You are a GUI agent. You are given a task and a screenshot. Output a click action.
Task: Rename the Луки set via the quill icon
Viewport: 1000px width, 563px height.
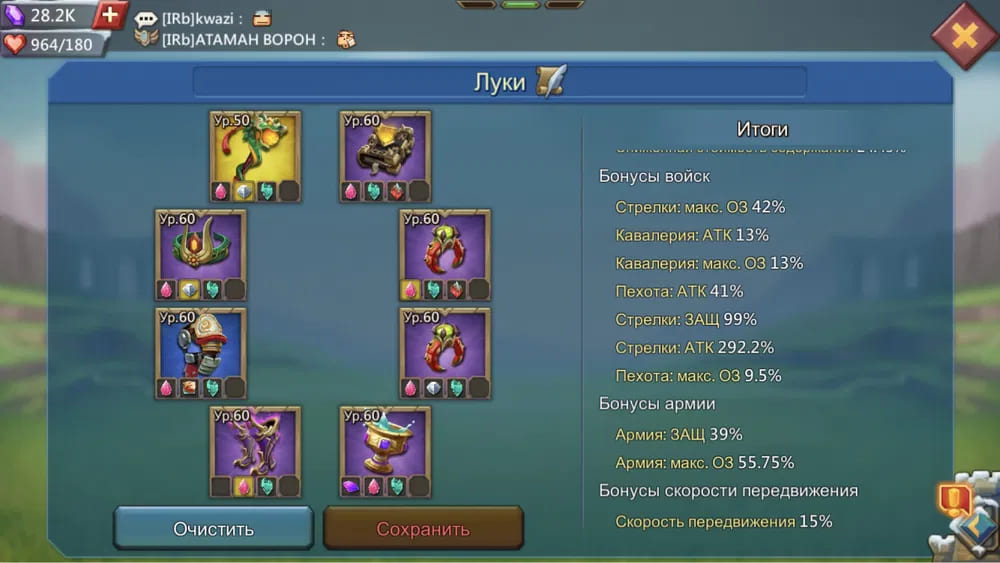coord(551,81)
